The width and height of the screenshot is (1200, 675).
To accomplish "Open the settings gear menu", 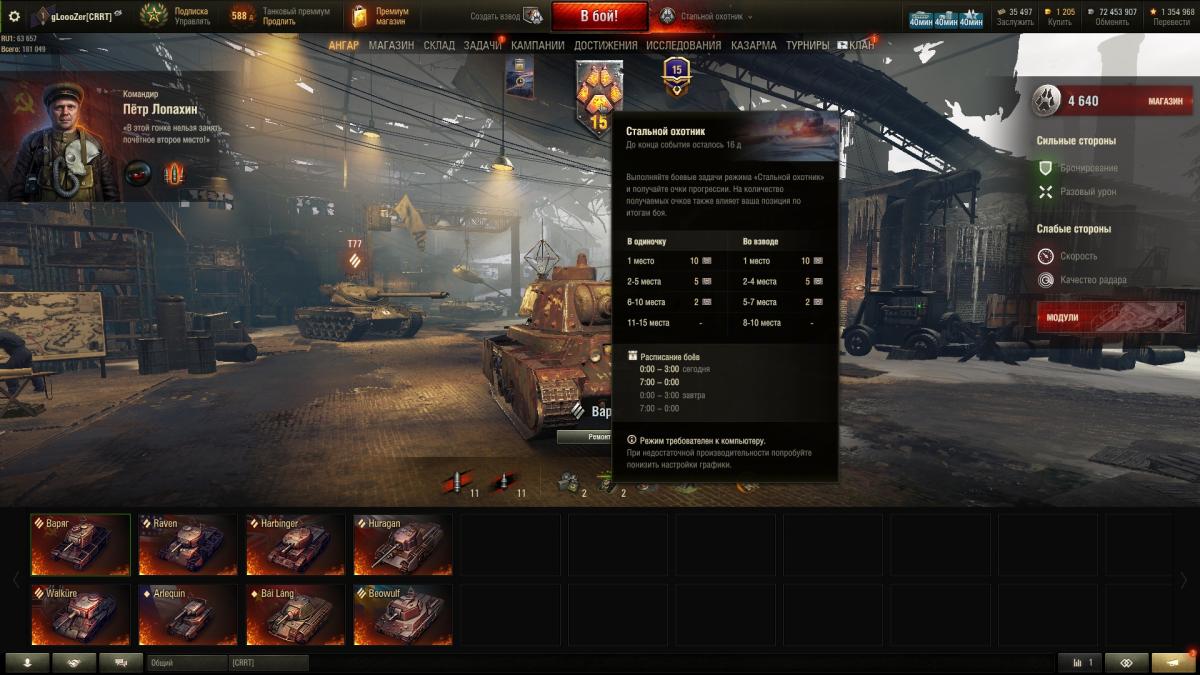I will pyautogui.click(x=14, y=16).
